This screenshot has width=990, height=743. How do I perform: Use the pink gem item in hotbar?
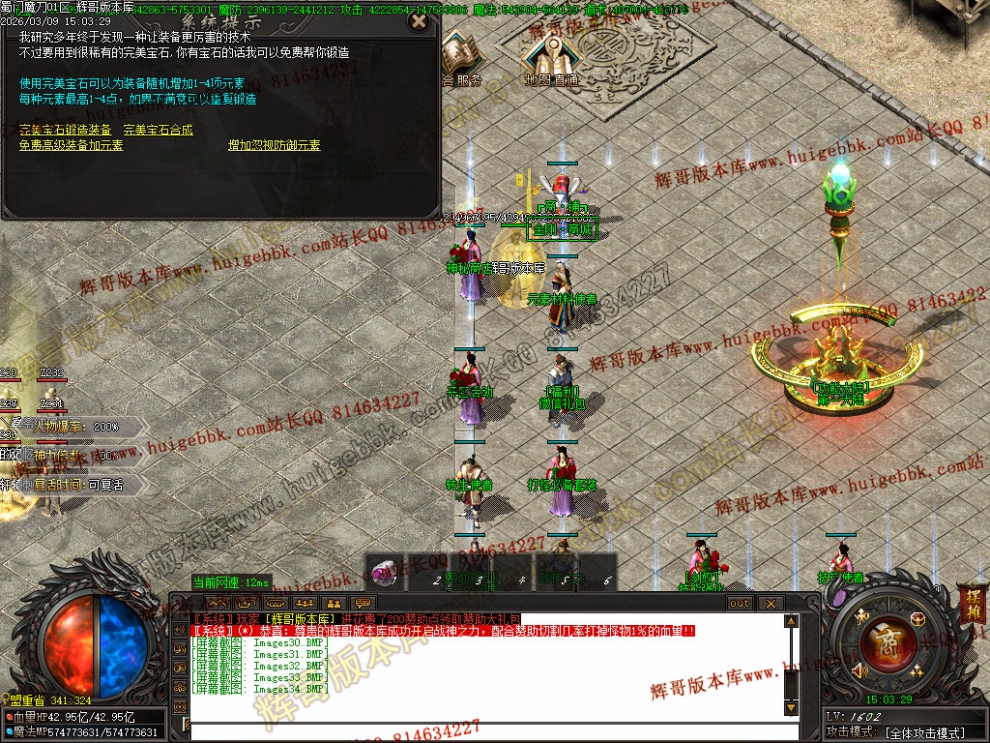[x=383, y=573]
